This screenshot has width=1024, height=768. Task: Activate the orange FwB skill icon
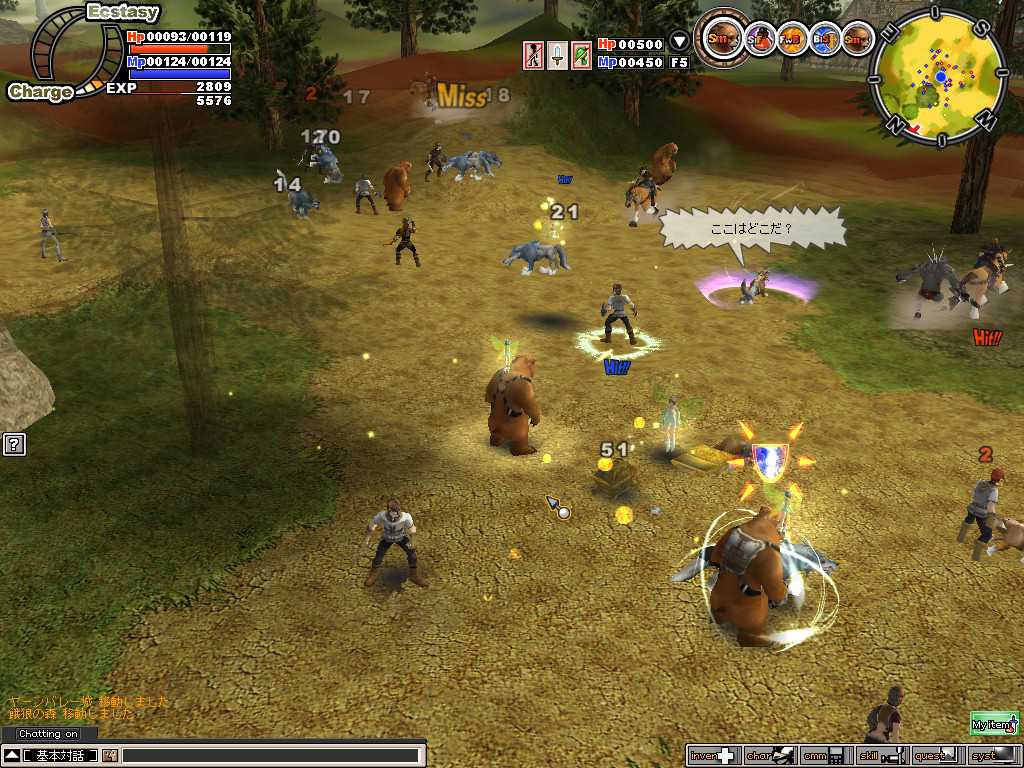point(792,39)
